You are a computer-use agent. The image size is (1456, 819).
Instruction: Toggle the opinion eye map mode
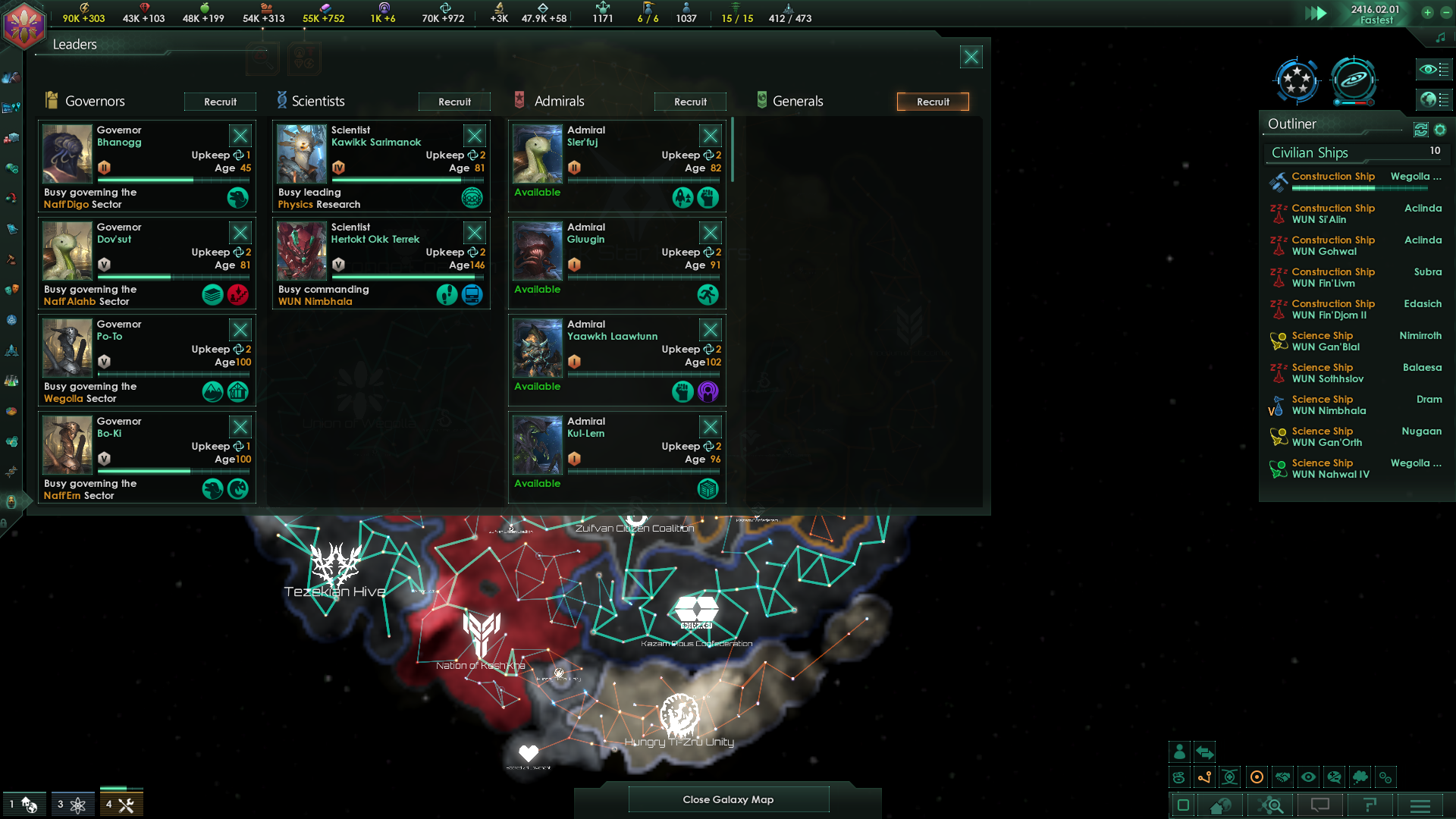pos(1308,777)
